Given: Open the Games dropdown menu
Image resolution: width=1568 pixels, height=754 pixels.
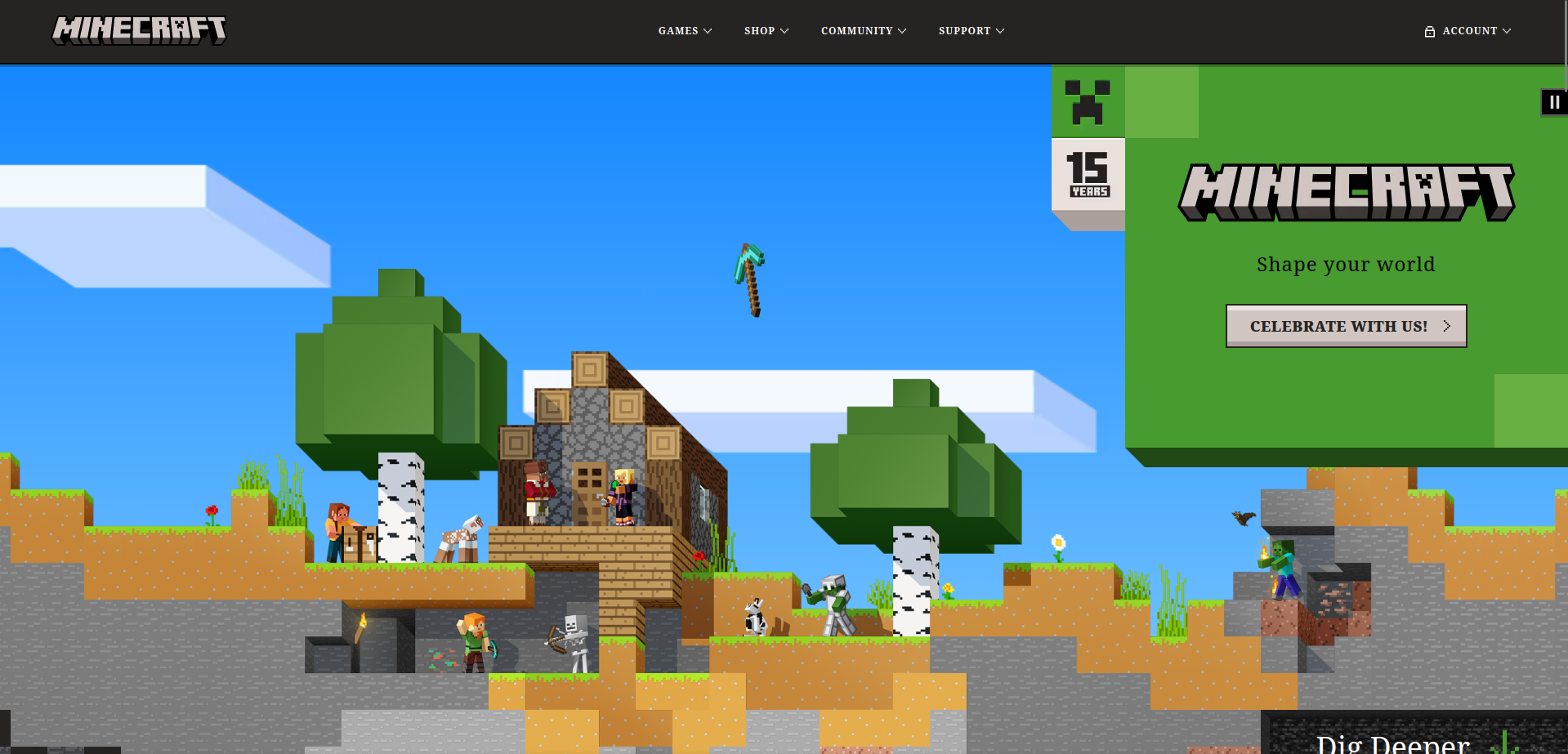Looking at the screenshot, I should [685, 31].
